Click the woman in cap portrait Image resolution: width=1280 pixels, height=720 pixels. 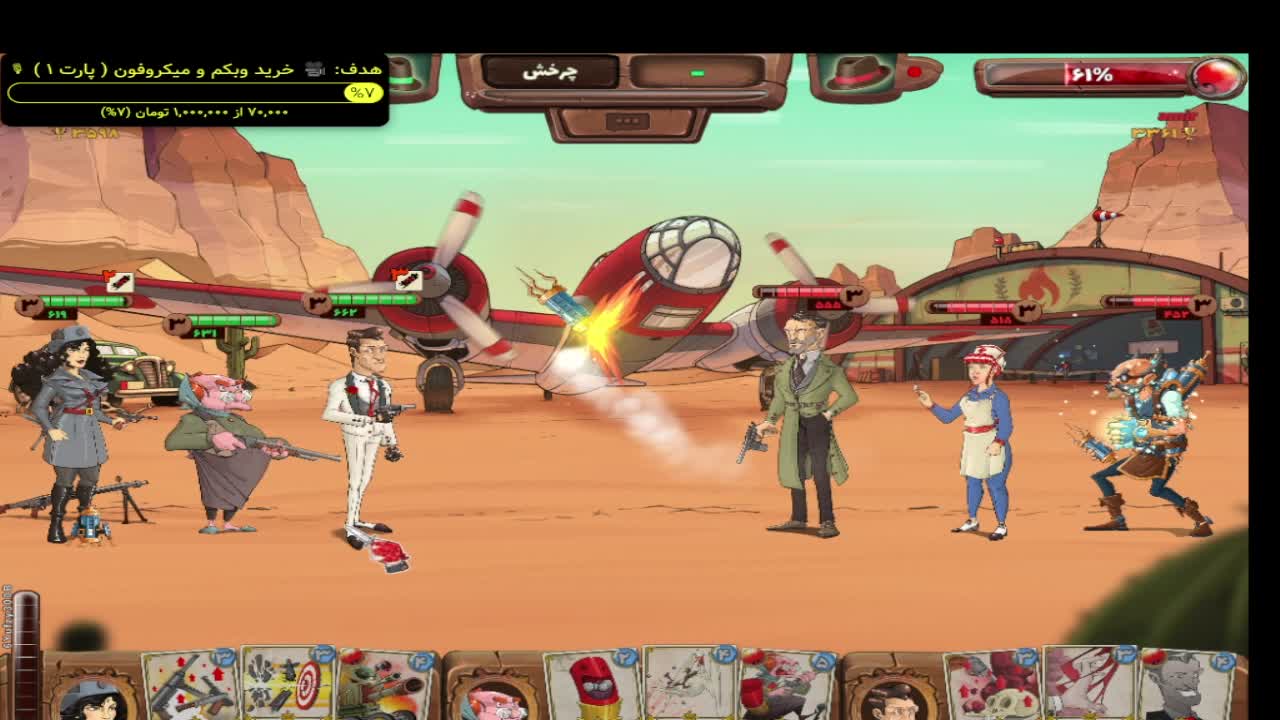[92, 699]
